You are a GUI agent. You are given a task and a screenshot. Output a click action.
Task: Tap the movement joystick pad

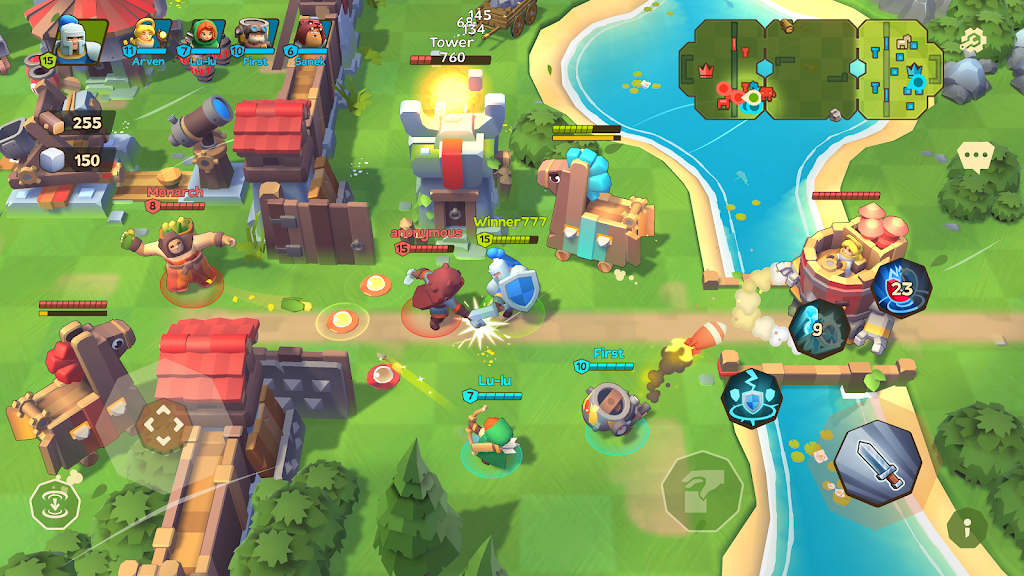[159, 426]
